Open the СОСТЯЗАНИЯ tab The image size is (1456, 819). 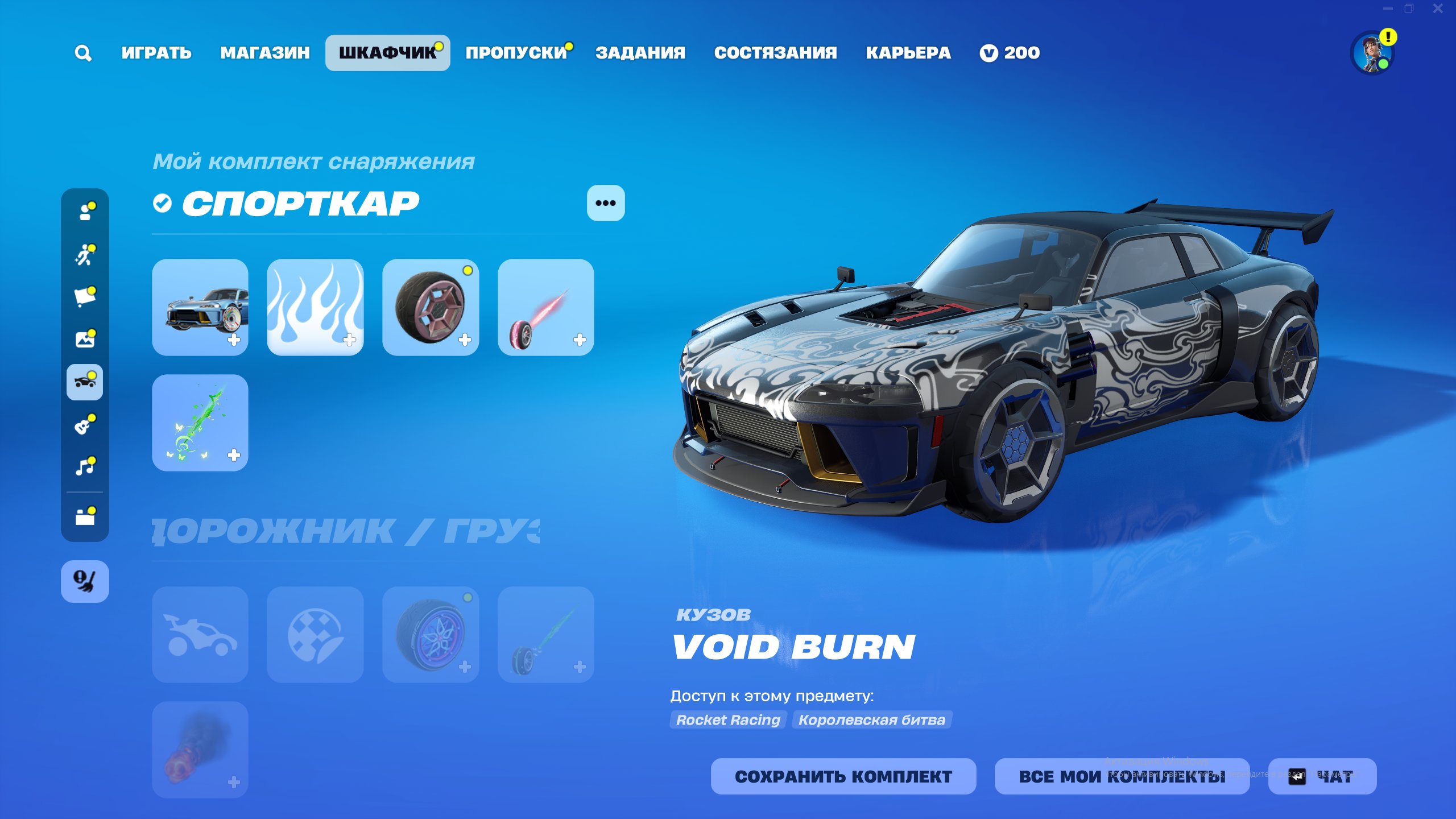(x=776, y=53)
